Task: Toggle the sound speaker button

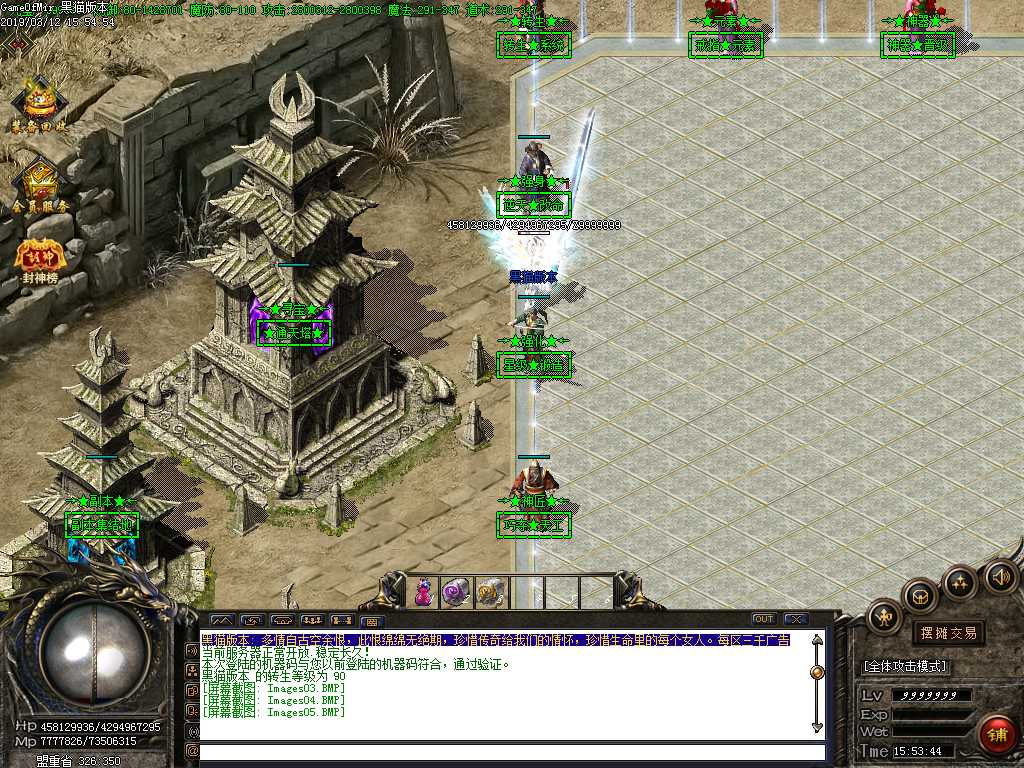Action: pos(1001,575)
